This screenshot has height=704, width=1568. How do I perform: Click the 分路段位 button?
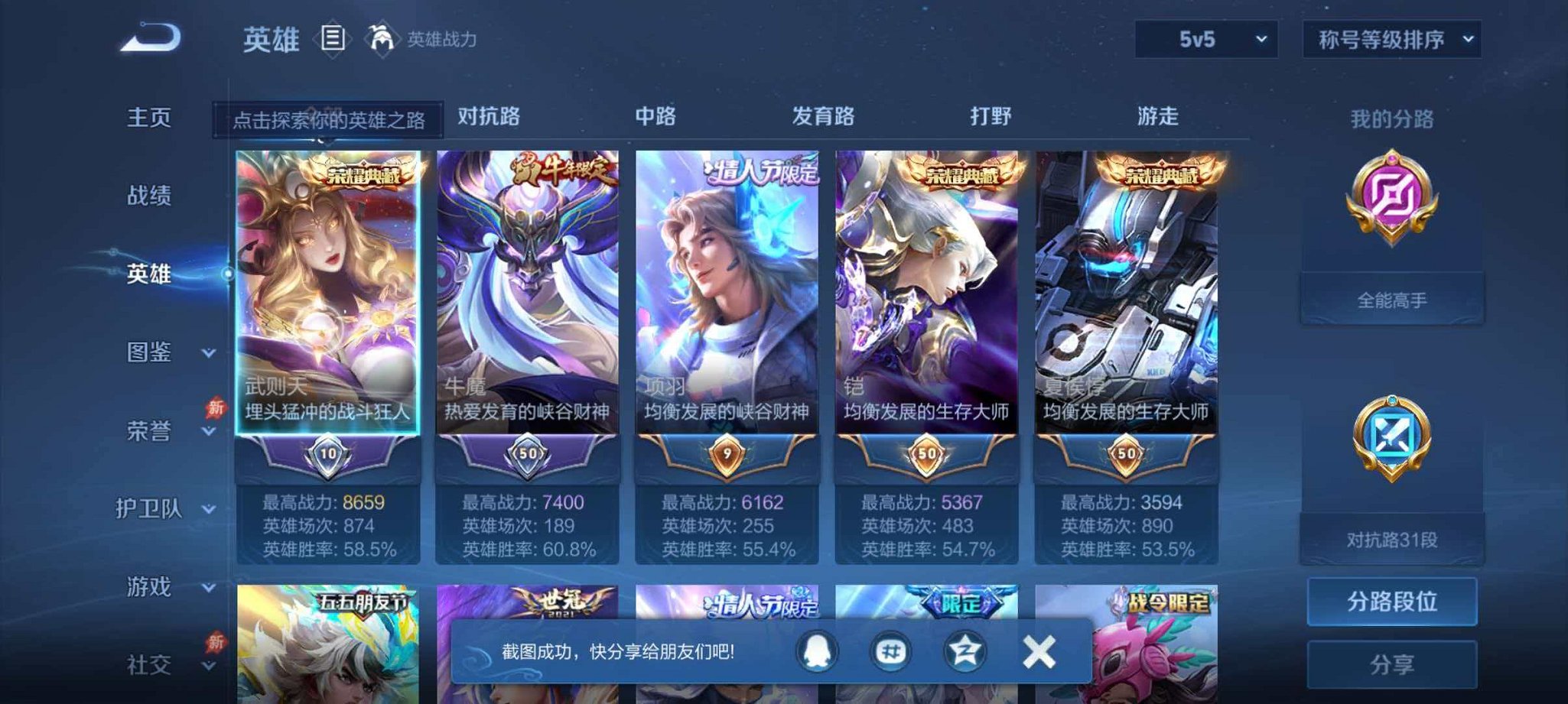tap(1392, 602)
